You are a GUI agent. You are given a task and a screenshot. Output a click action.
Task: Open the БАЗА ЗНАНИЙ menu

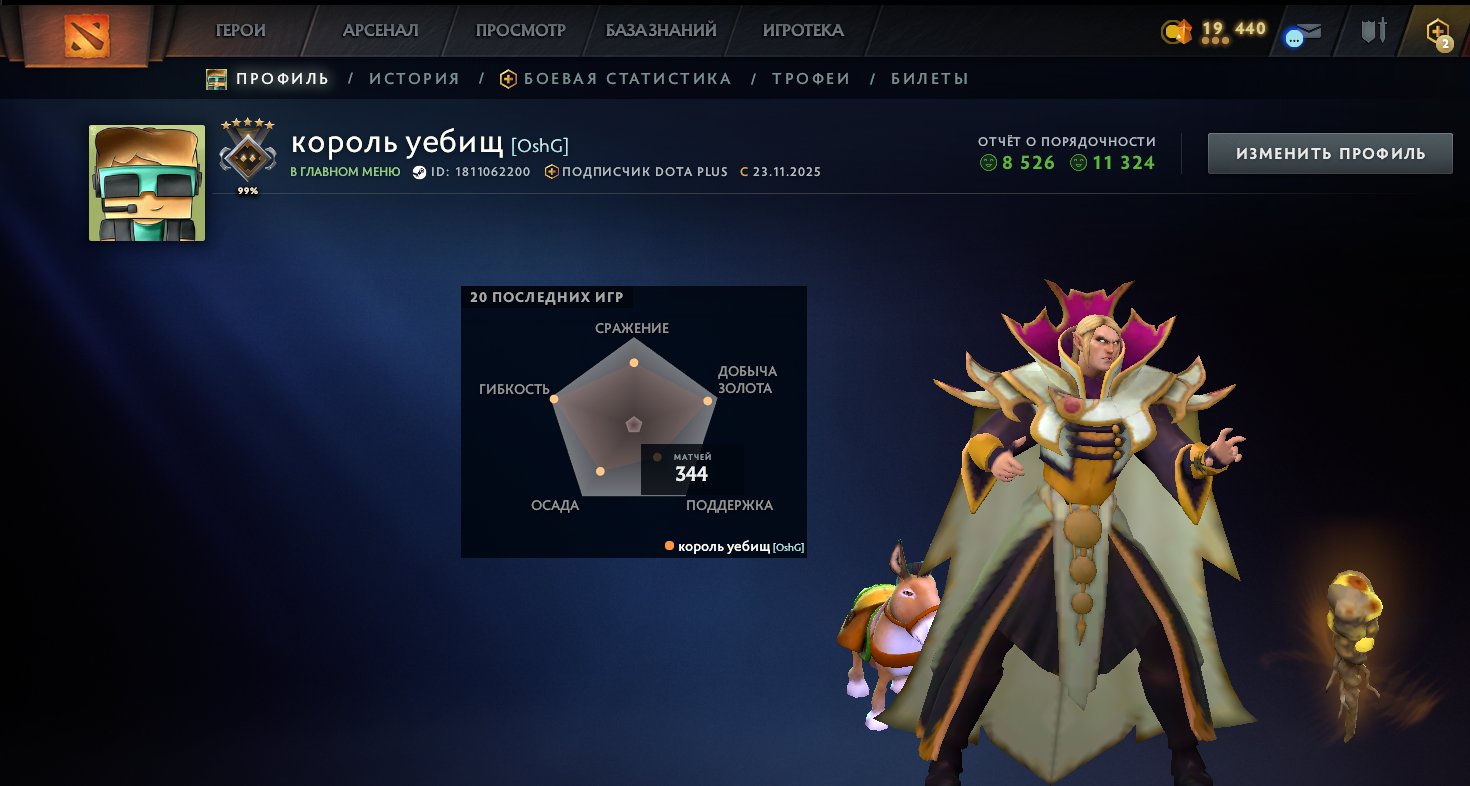(659, 30)
